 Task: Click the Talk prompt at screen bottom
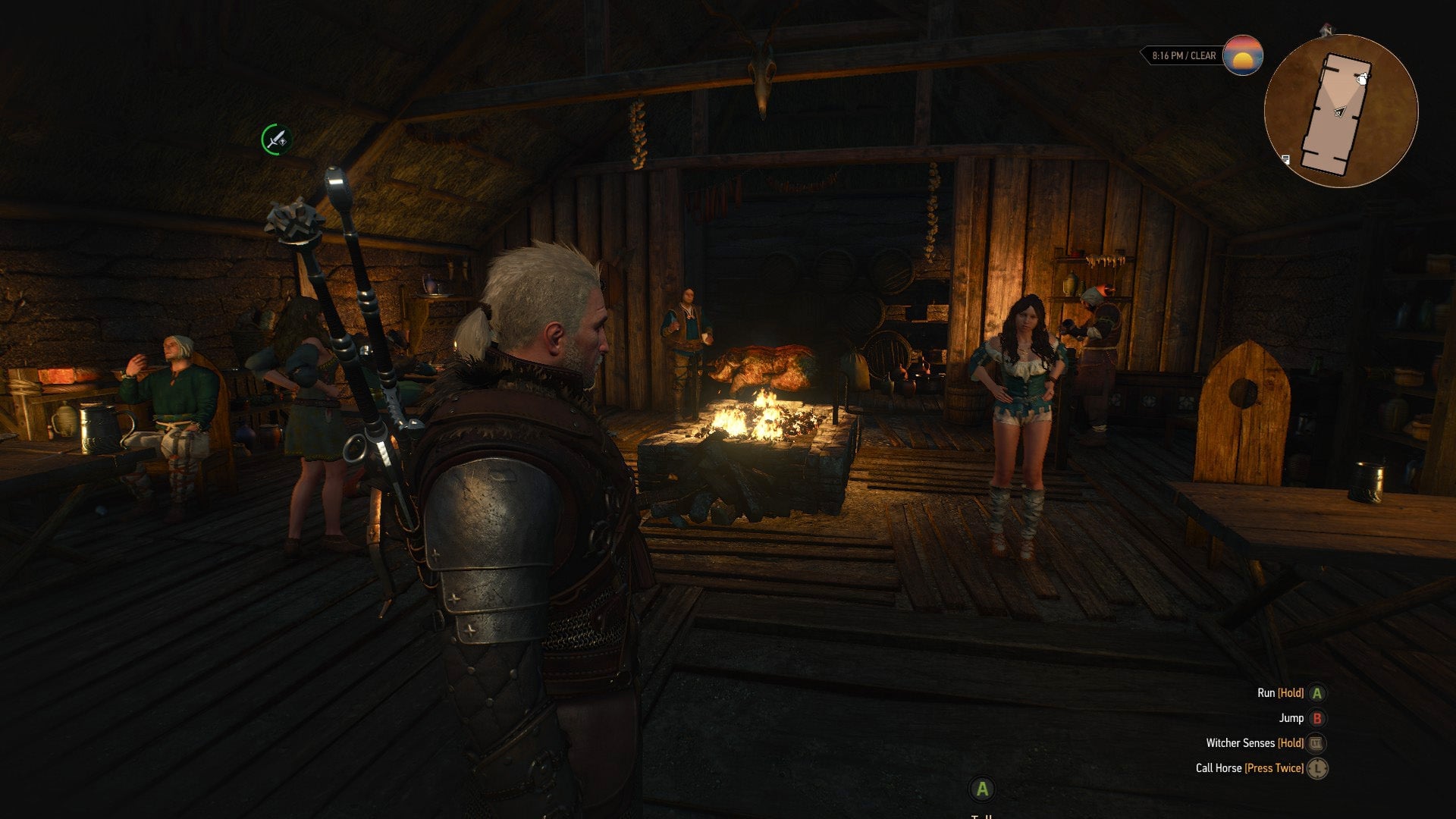coord(983,816)
